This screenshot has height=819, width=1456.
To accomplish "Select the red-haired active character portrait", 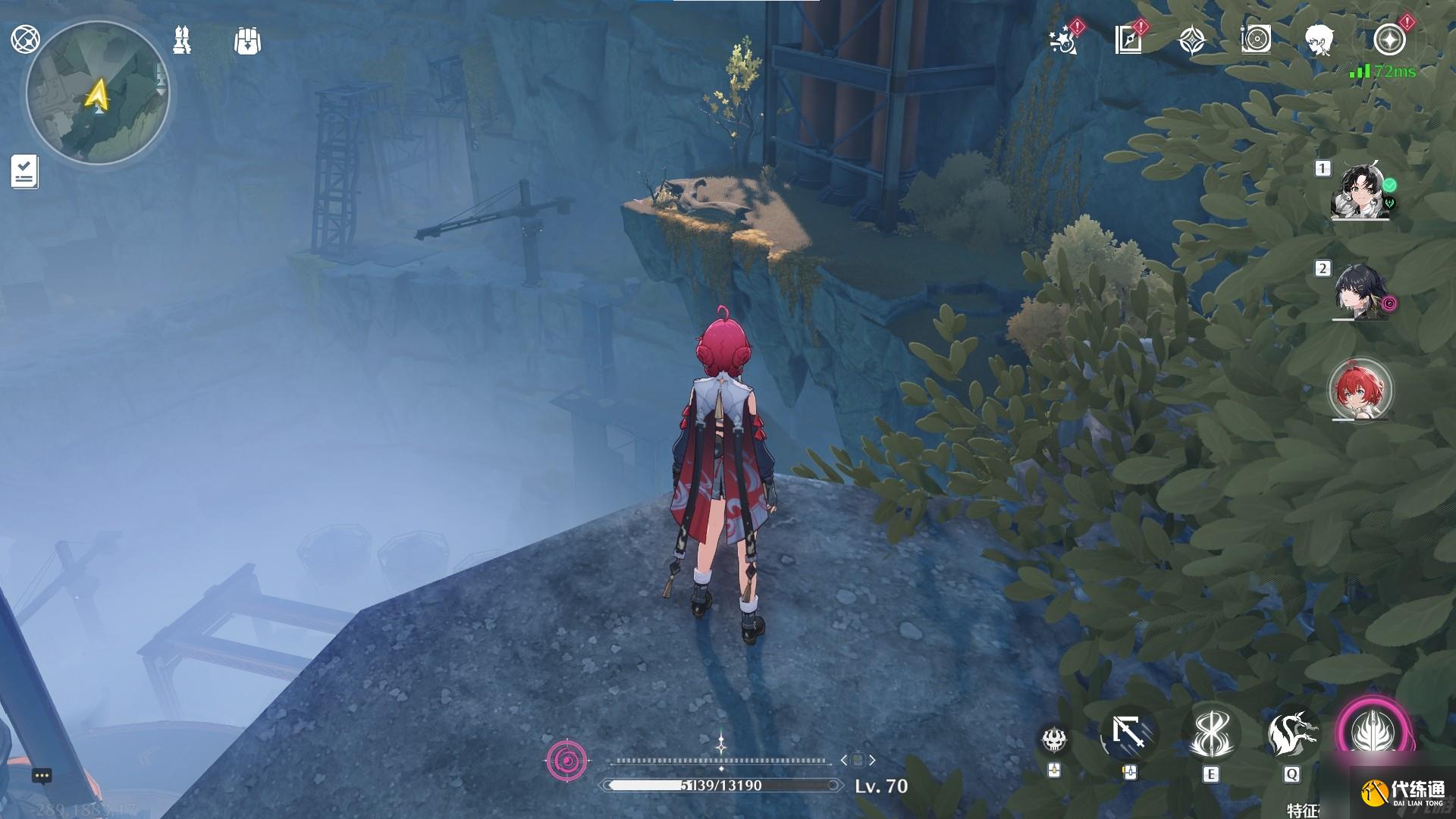I will click(x=1360, y=390).
